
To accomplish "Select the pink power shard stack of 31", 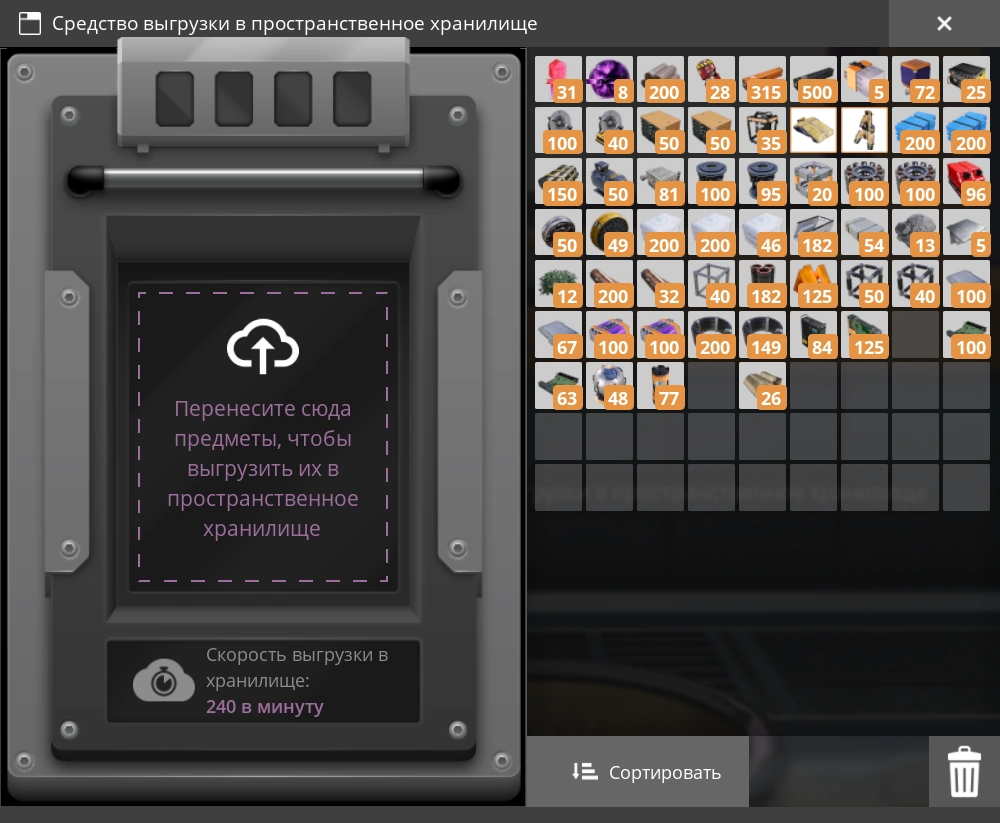I will point(558,80).
